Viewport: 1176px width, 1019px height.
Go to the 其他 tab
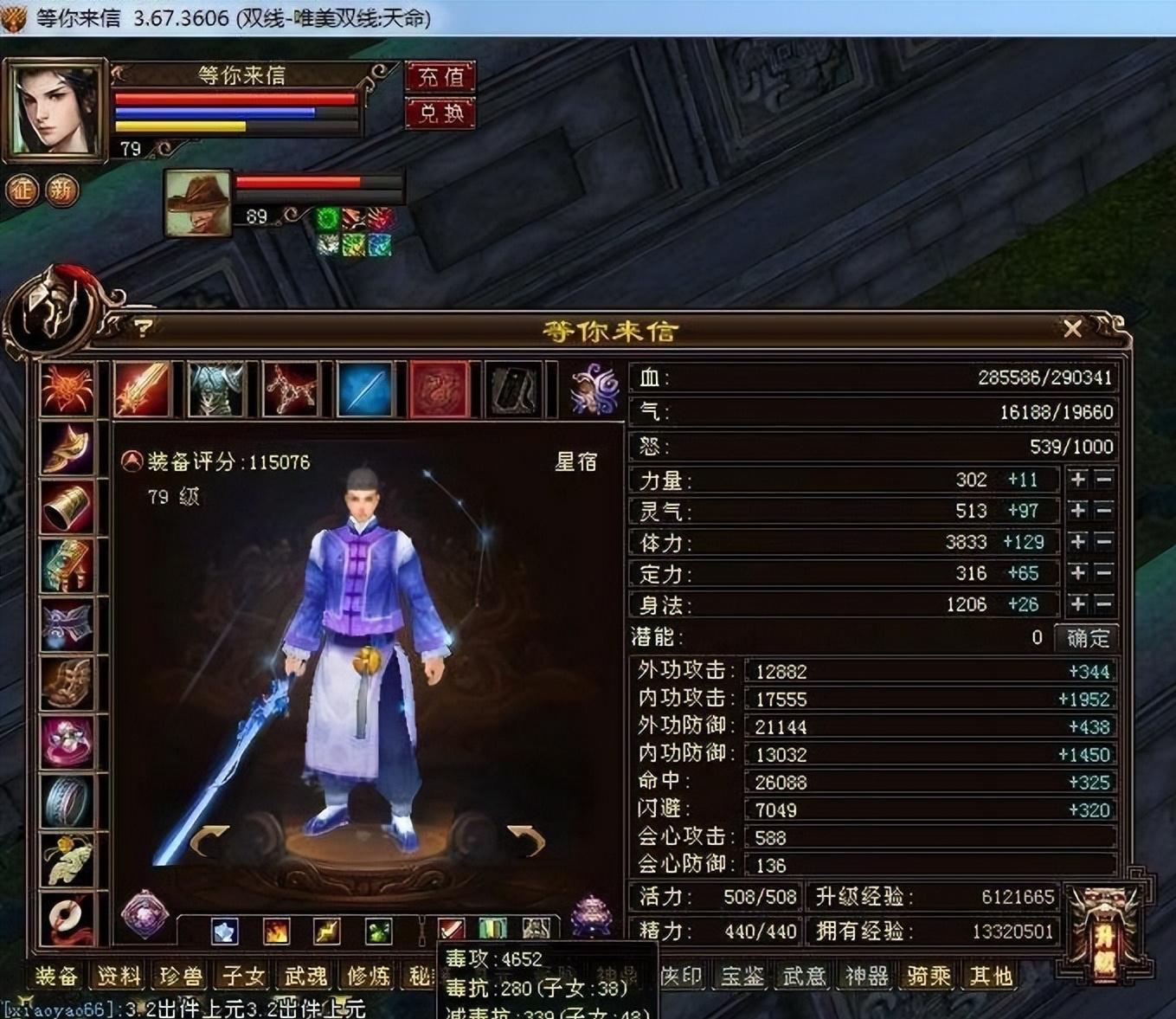[x=991, y=977]
